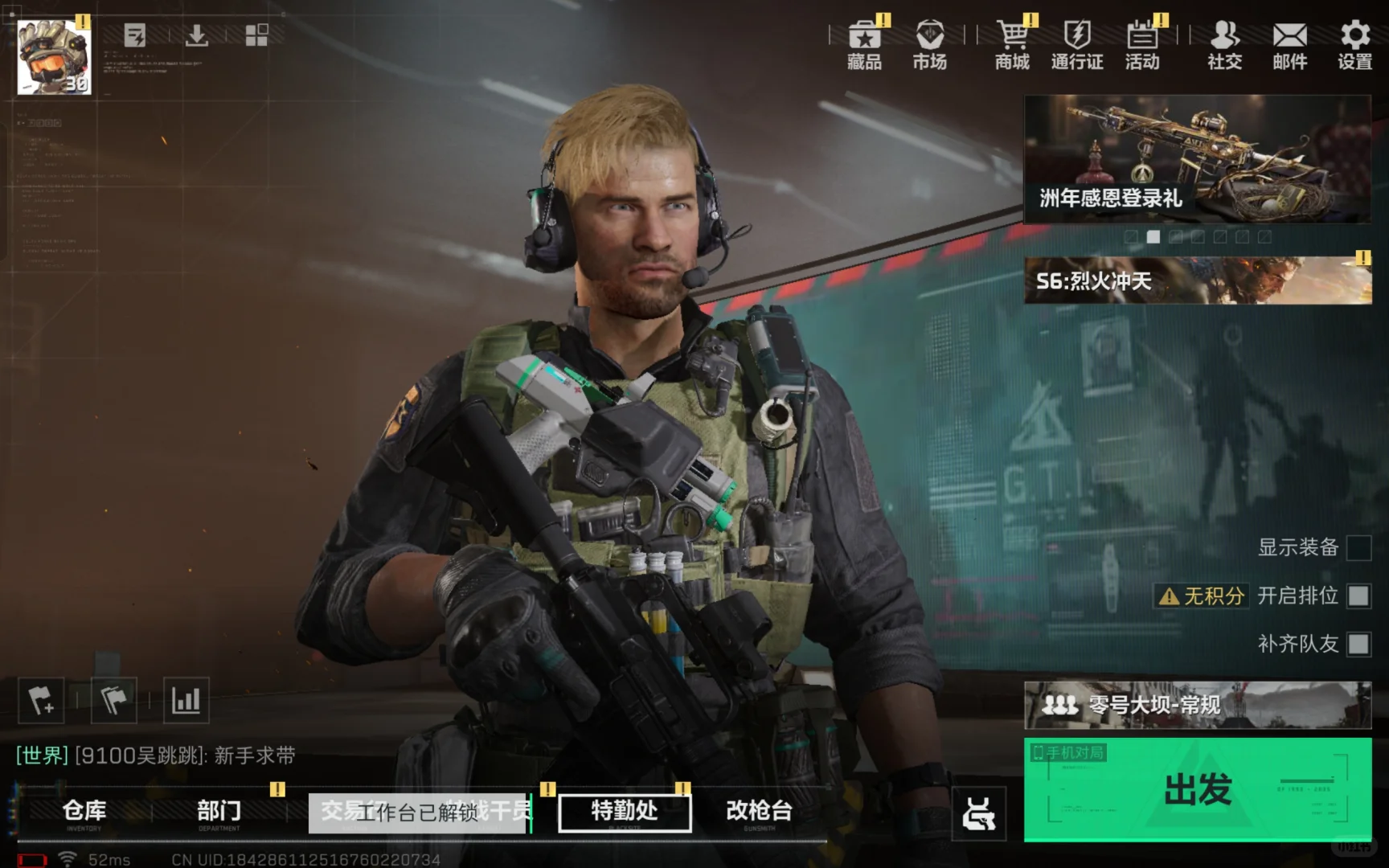Open the 通行证 battle pass
1389x868 pixels.
pos(1077,45)
